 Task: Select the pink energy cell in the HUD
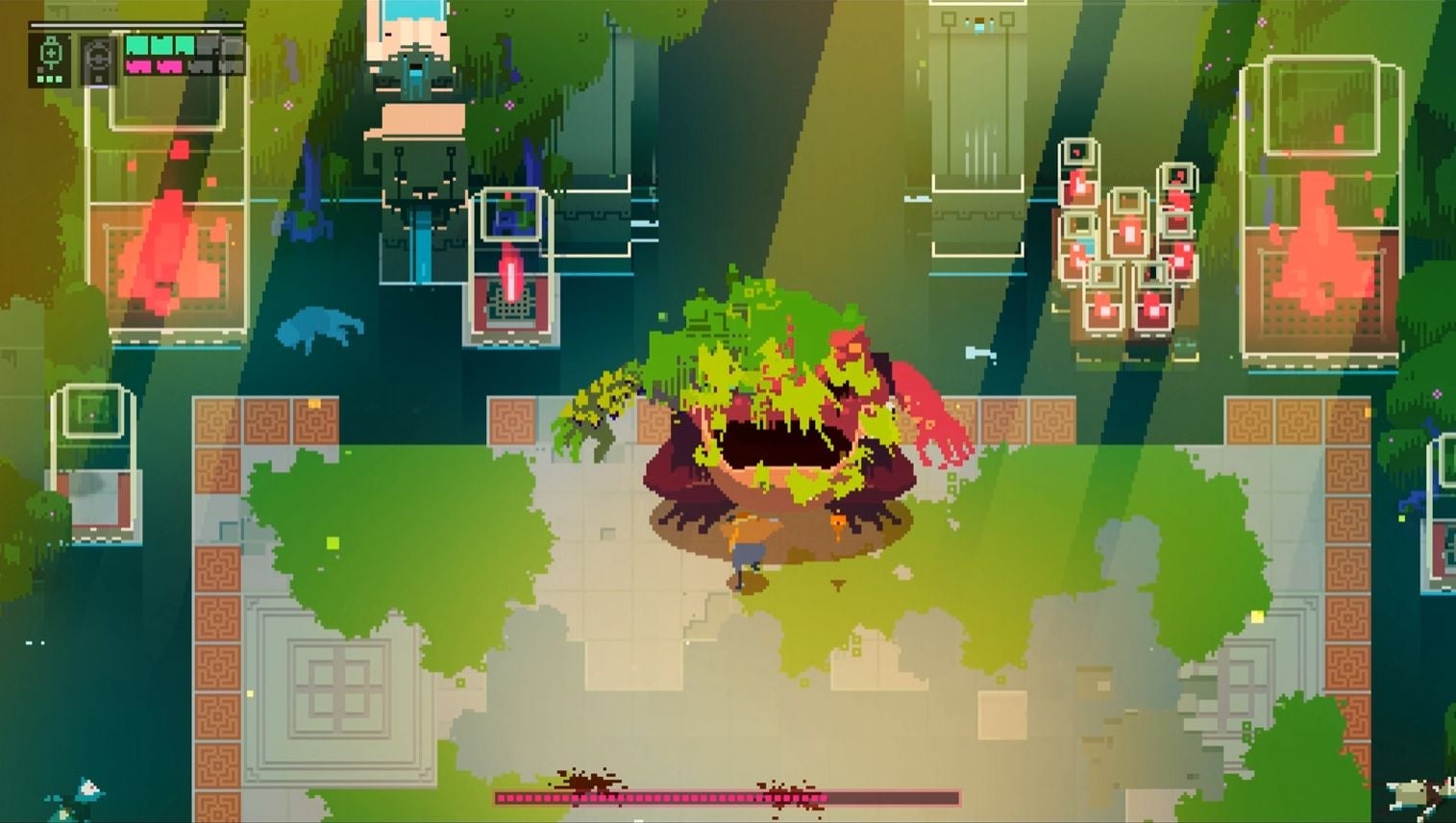coord(139,67)
